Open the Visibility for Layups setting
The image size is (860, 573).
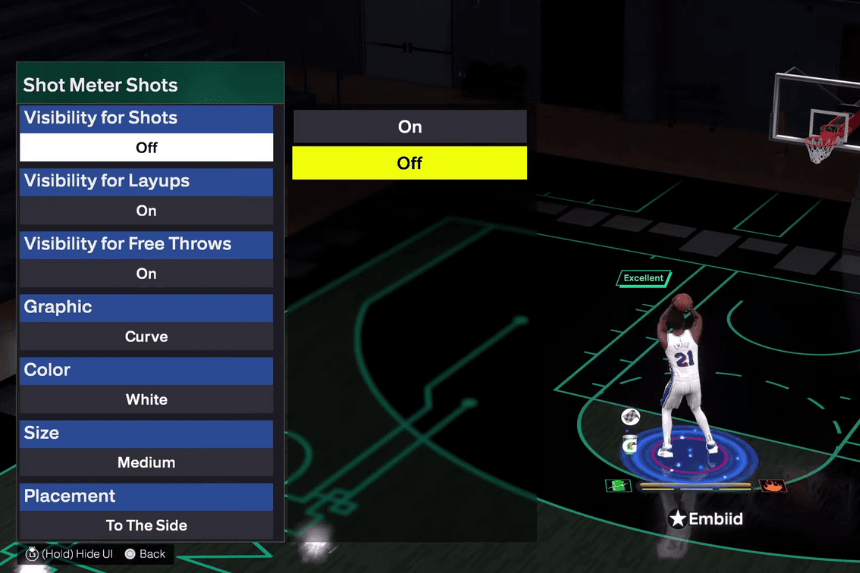point(146,196)
